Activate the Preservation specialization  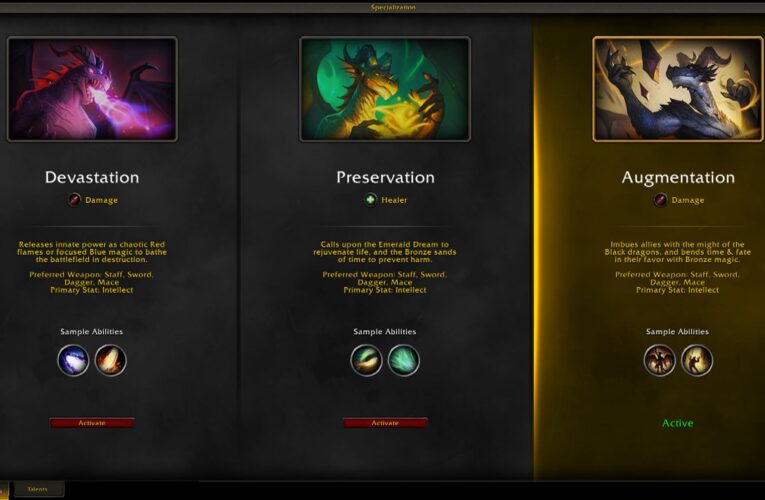(x=385, y=423)
